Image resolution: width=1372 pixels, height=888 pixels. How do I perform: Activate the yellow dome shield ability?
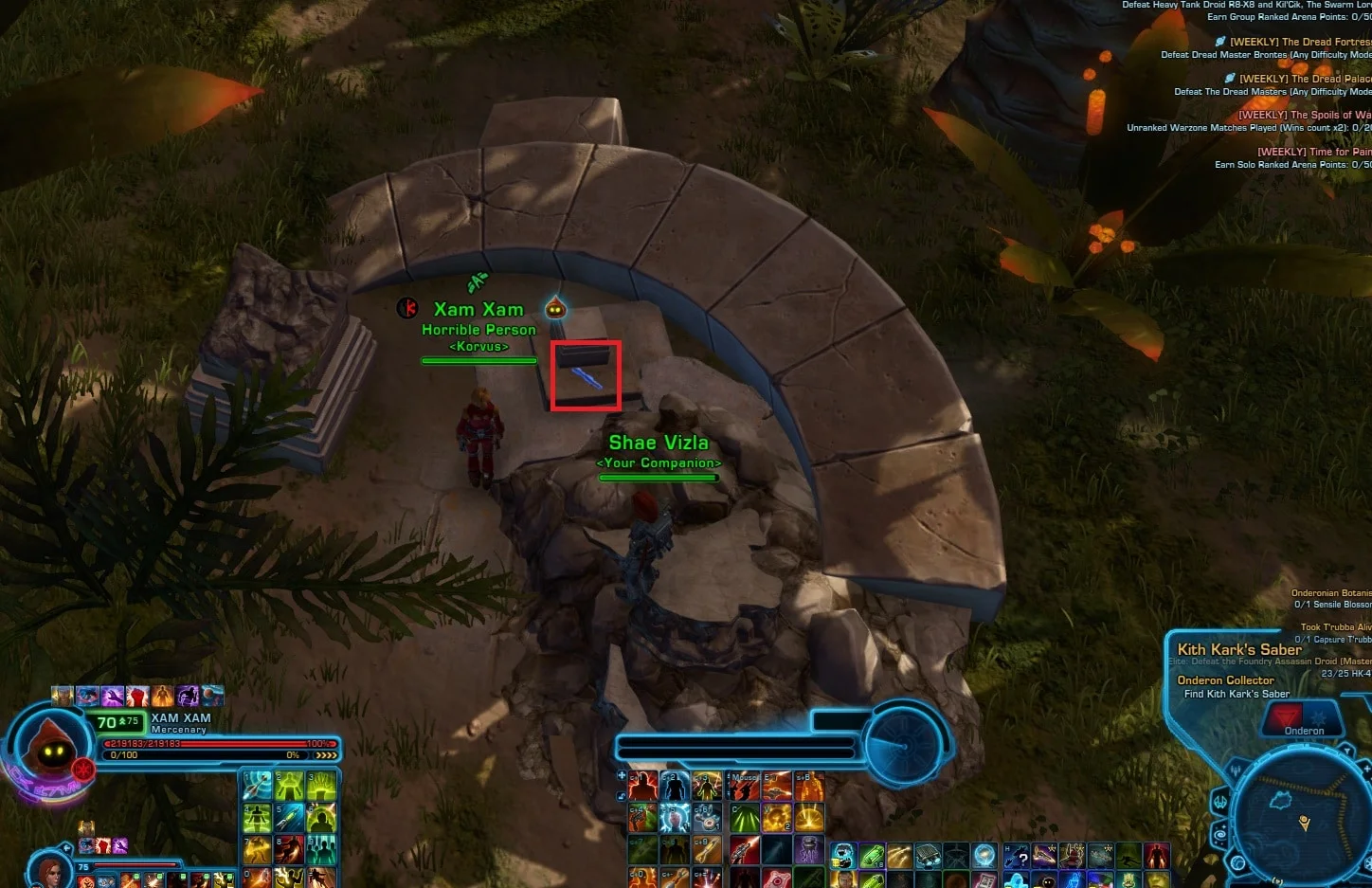pyautogui.click(x=808, y=817)
